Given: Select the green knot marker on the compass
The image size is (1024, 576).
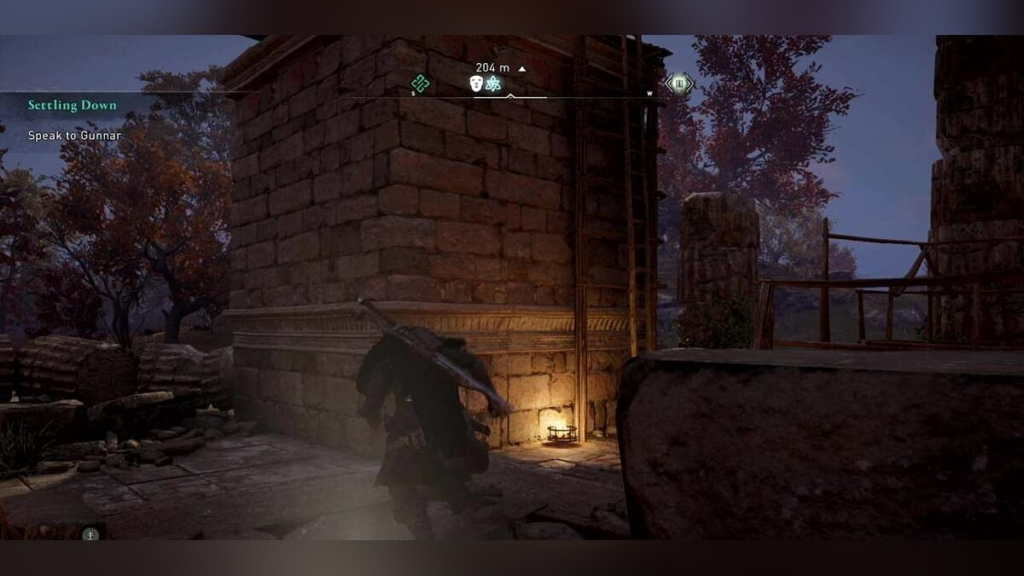Looking at the screenshot, I should coord(420,84).
